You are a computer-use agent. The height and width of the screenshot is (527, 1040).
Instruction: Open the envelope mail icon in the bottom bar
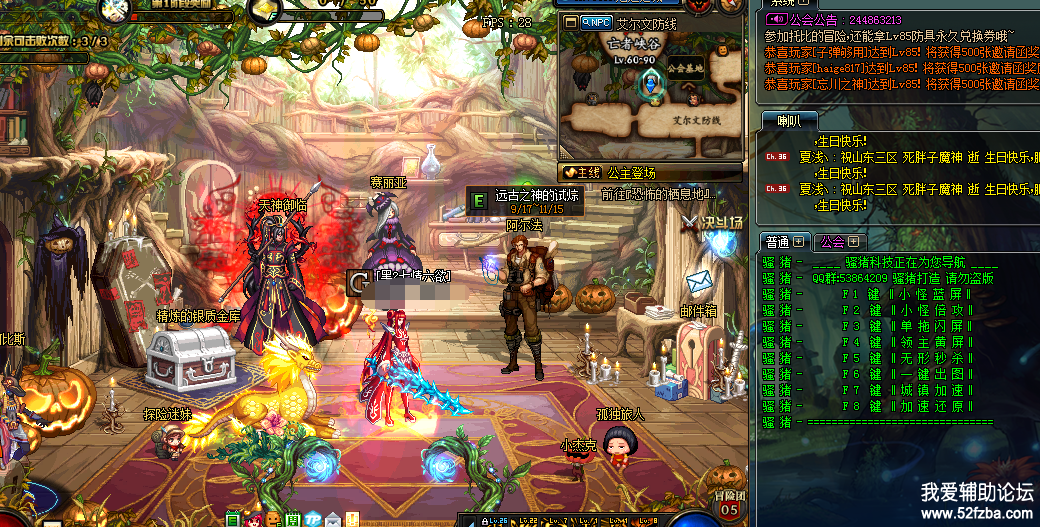pos(332,520)
